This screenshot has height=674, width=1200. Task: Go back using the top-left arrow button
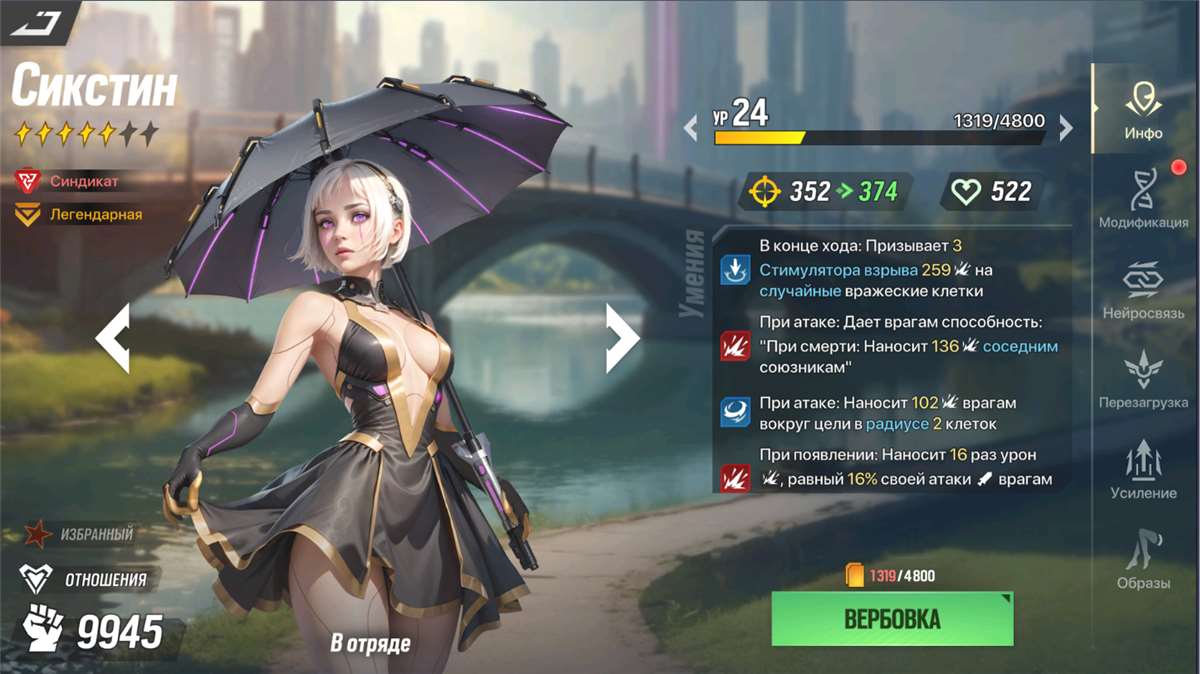pos(38,20)
